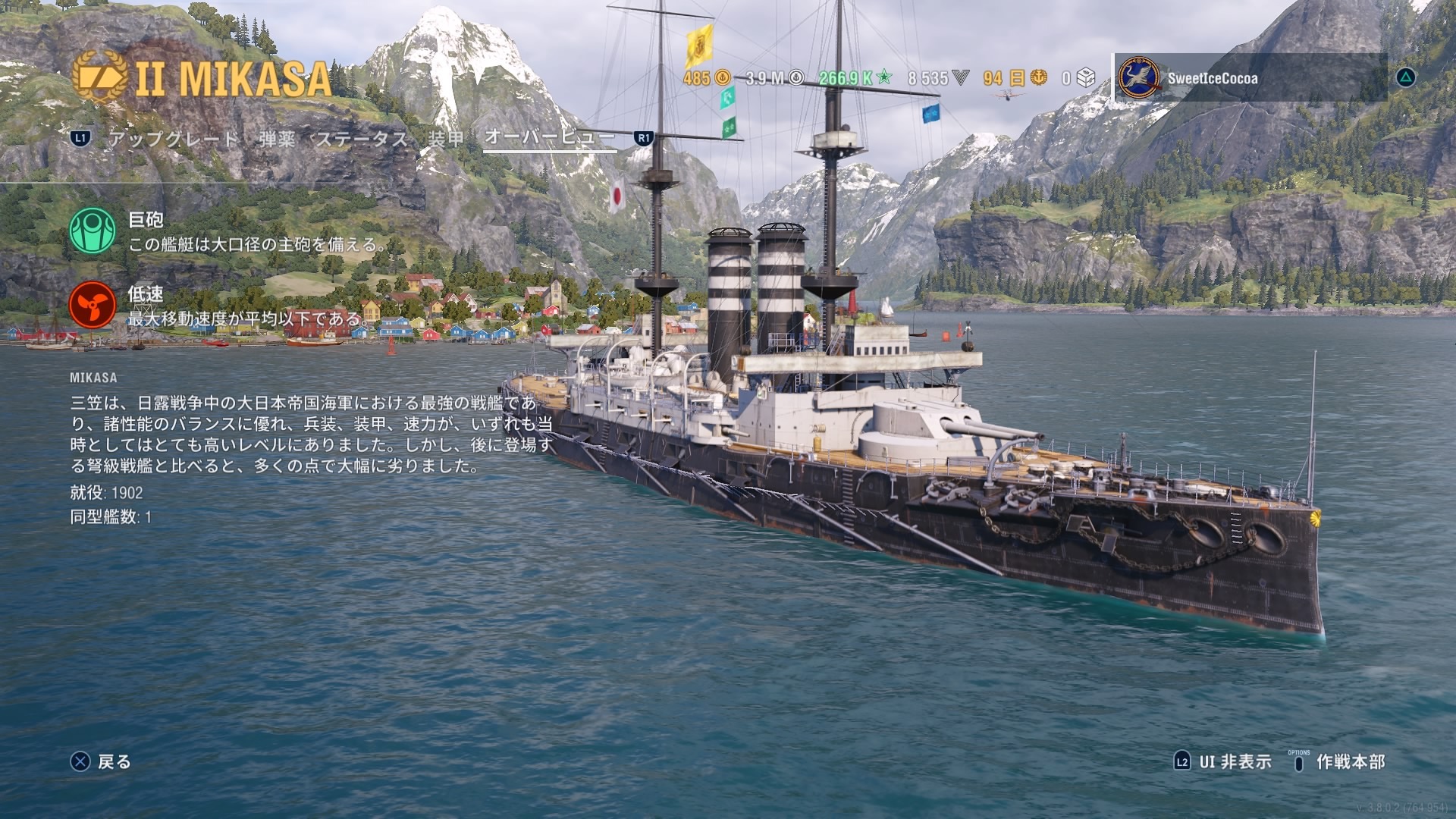
Task: Open the 弾薬 tab
Action: coord(278,139)
